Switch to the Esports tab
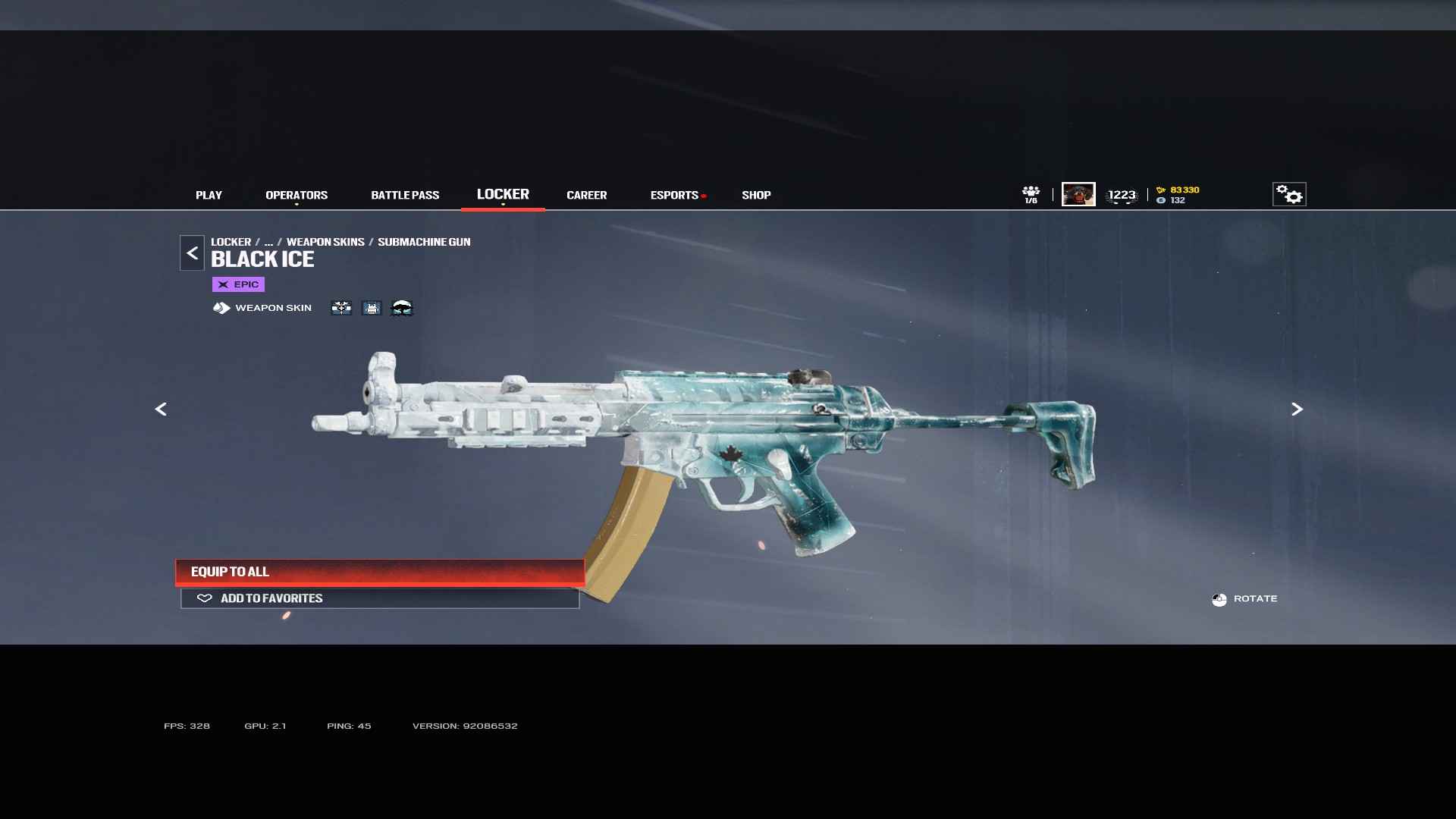This screenshot has height=819, width=1456. (674, 195)
